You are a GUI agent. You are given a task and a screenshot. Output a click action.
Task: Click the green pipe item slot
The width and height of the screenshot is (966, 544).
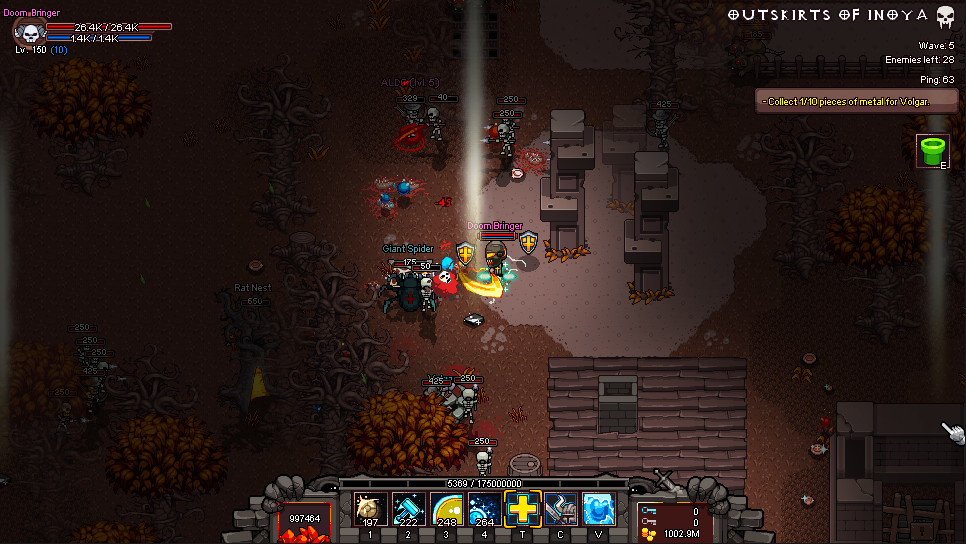coord(932,152)
